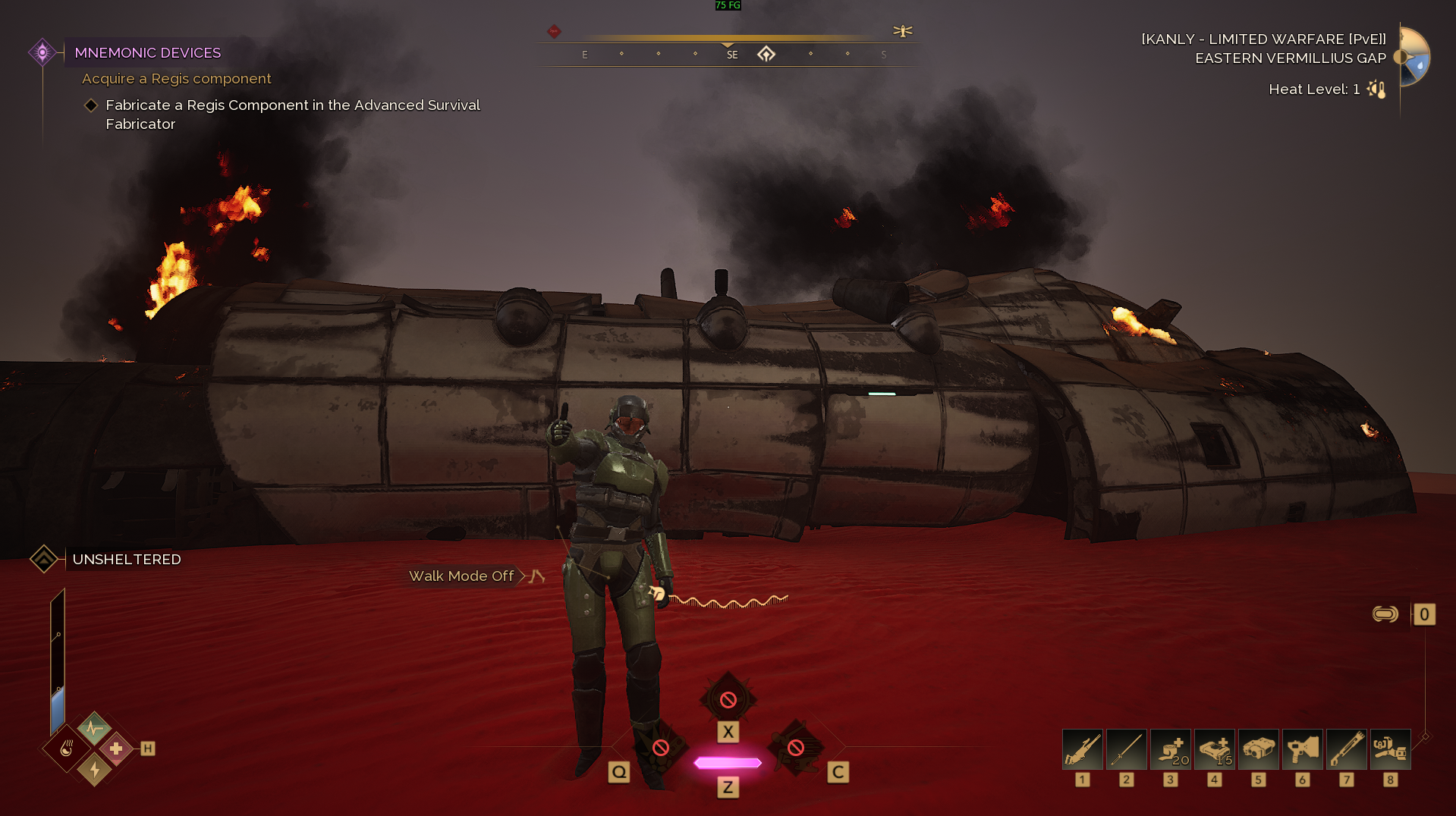This screenshot has height=816, width=1456.
Task: Click the red cross healing icon
Action: pos(116,749)
